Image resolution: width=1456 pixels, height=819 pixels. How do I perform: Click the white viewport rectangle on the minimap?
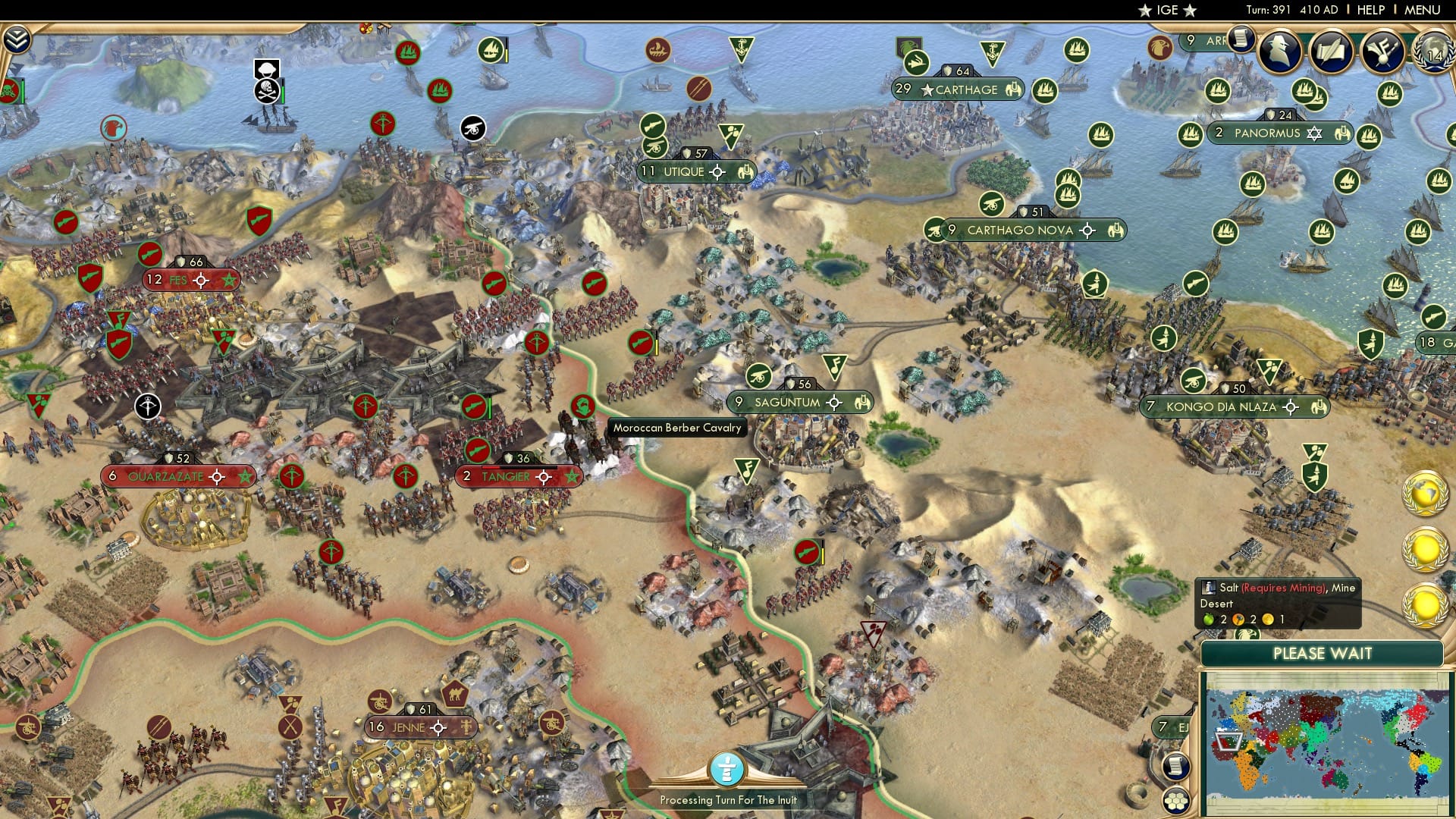click(1228, 742)
